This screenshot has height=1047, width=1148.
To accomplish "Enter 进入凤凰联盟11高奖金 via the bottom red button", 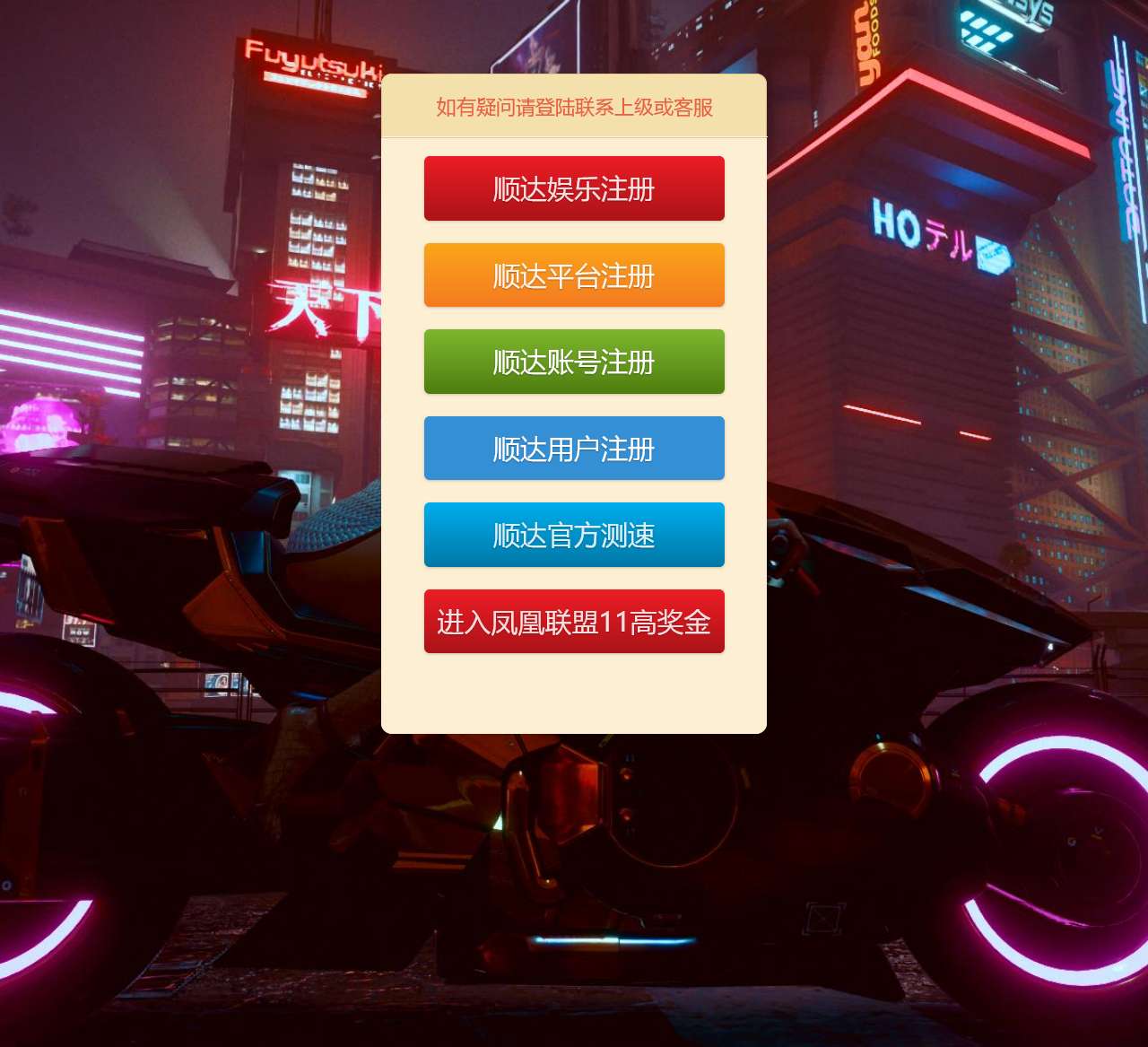I will point(574,622).
